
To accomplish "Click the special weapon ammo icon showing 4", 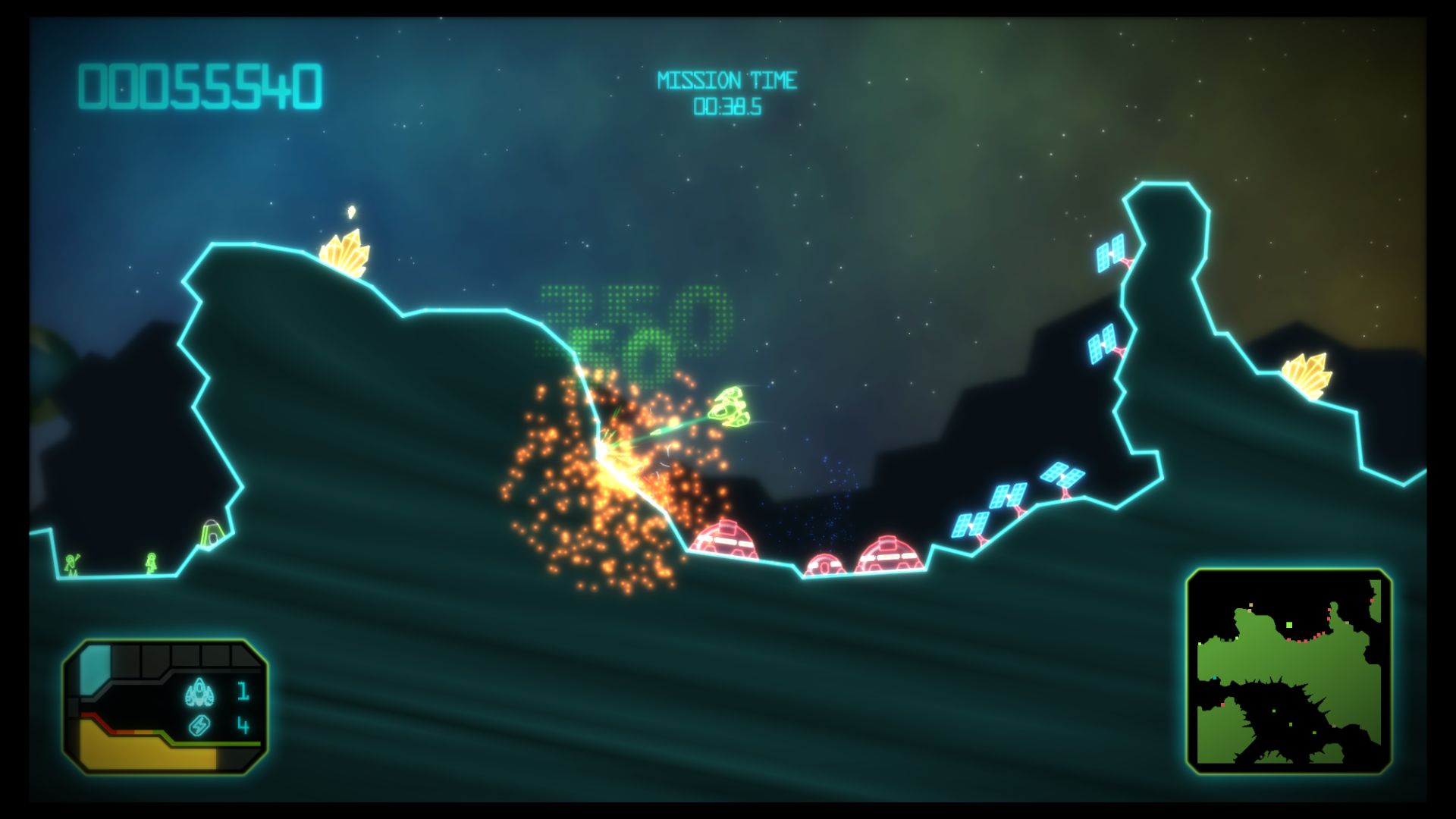I will tap(199, 726).
